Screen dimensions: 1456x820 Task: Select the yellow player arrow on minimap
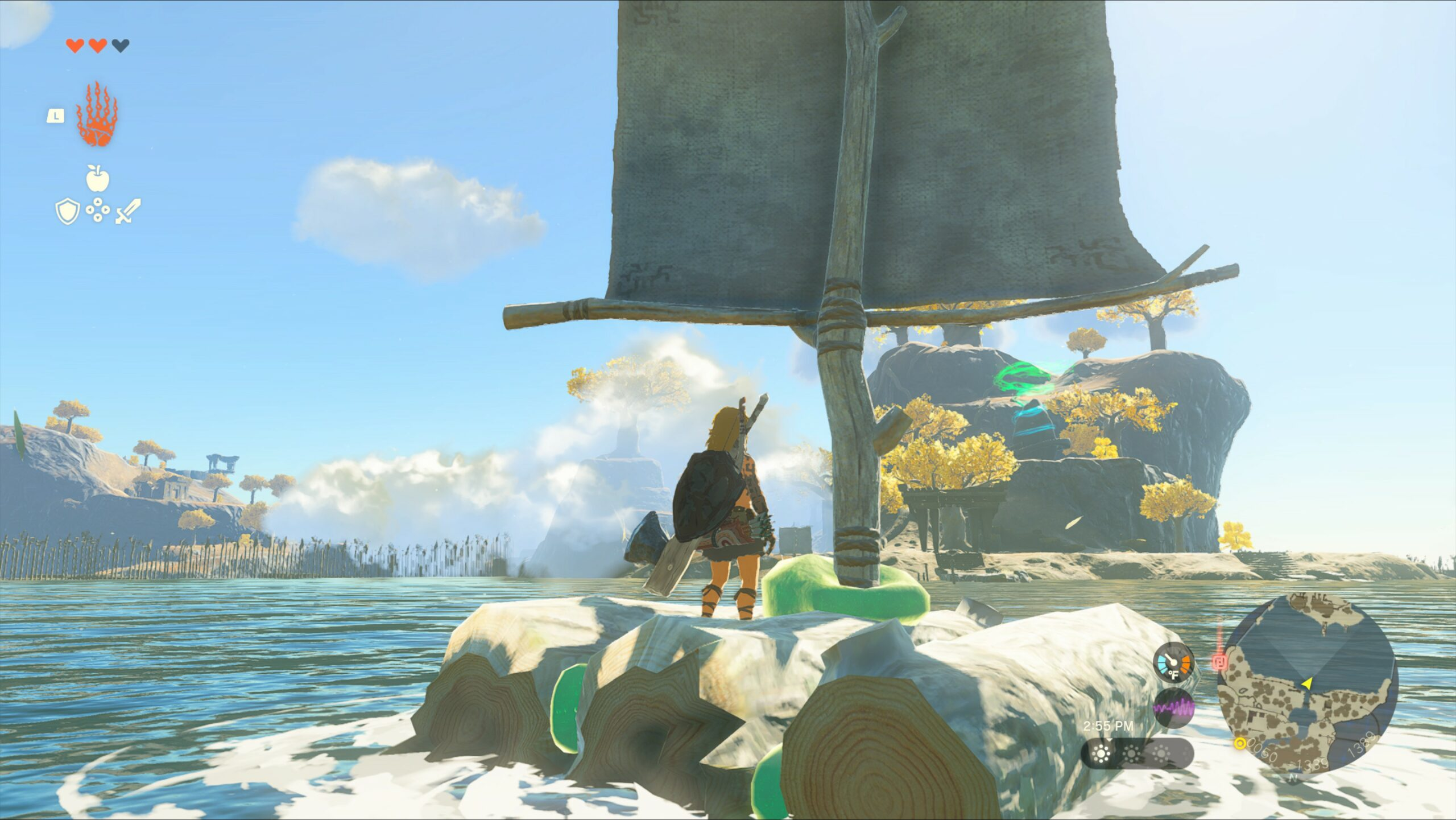click(x=1307, y=683)
